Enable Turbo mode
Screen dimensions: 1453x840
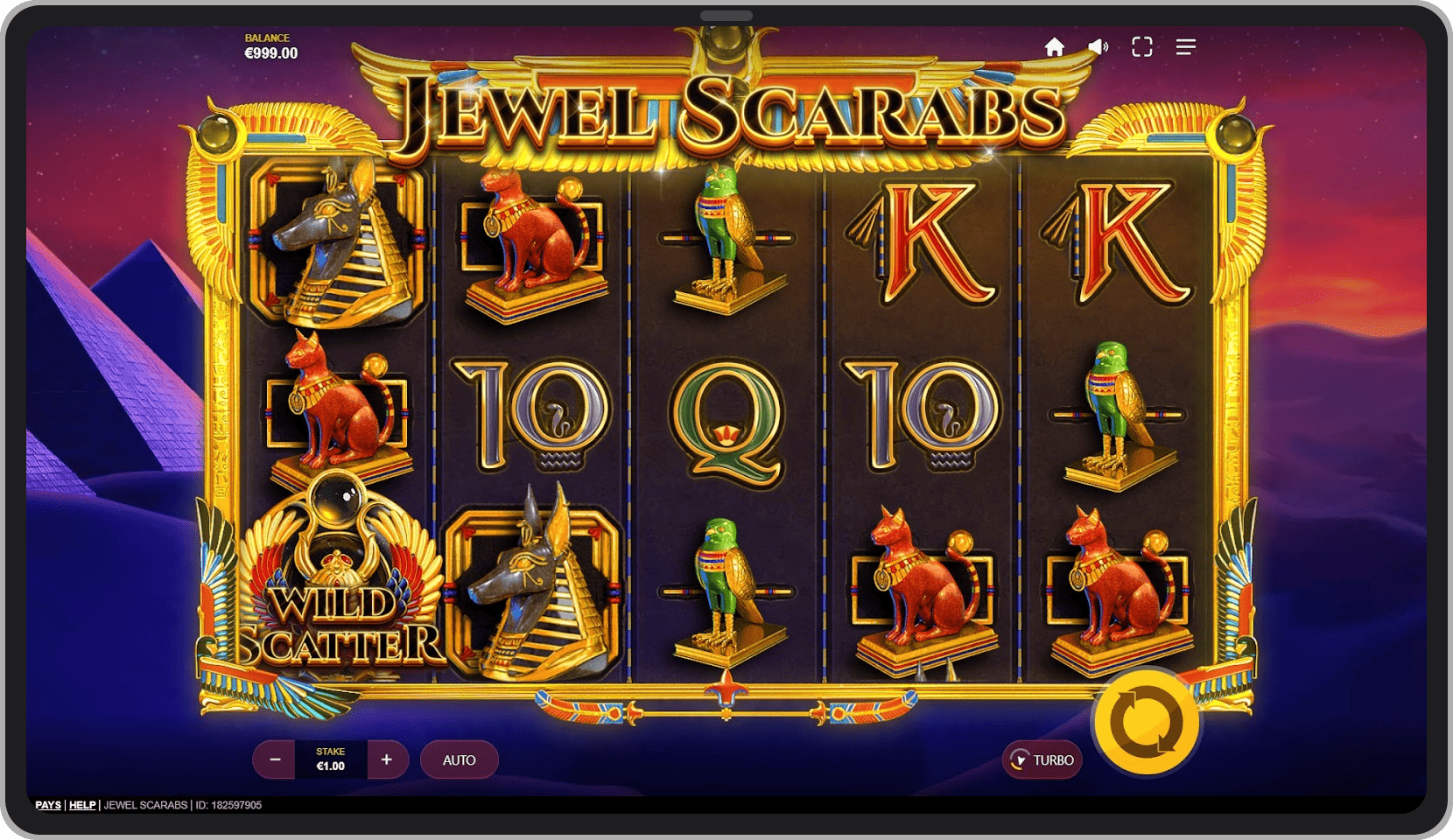click(1042, 760)
